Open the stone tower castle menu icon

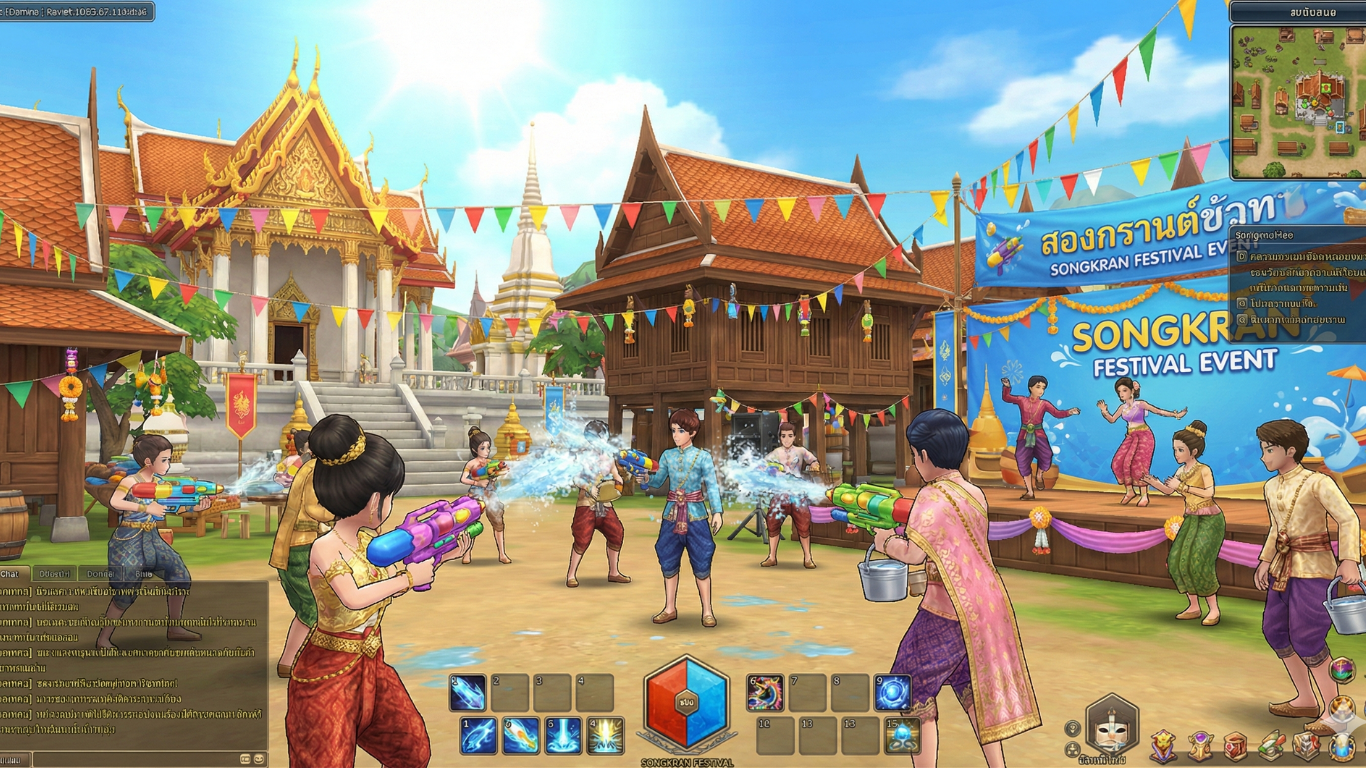click(1306, 745)
